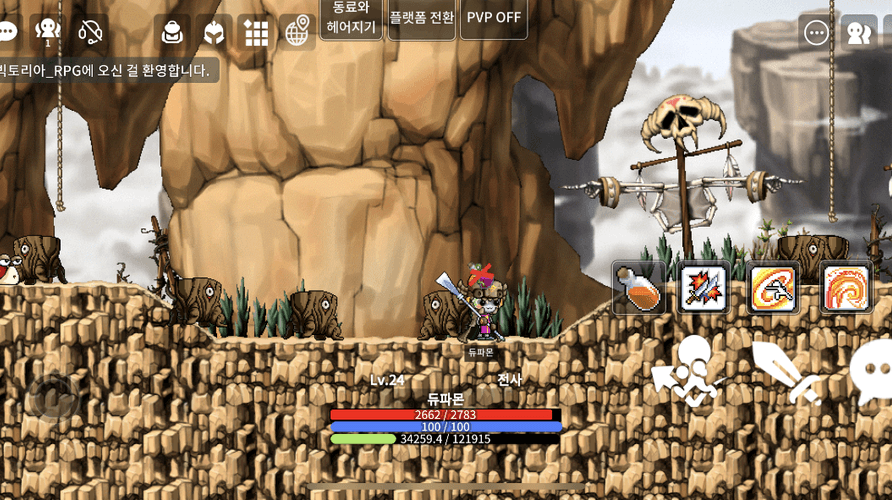The width and height of the screenshot is (892, 500).
Task: Tap the white jump action button
Action: click(690, 370)
